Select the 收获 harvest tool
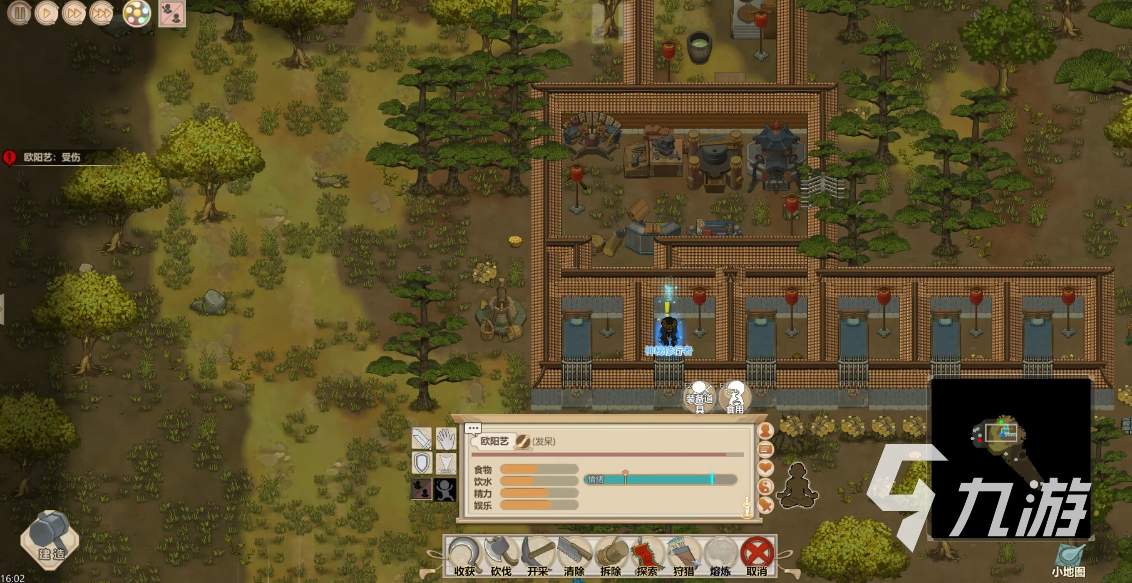The width and height of the screenshot is (1132, 583). pyautogui.click(x=464, y=555)
